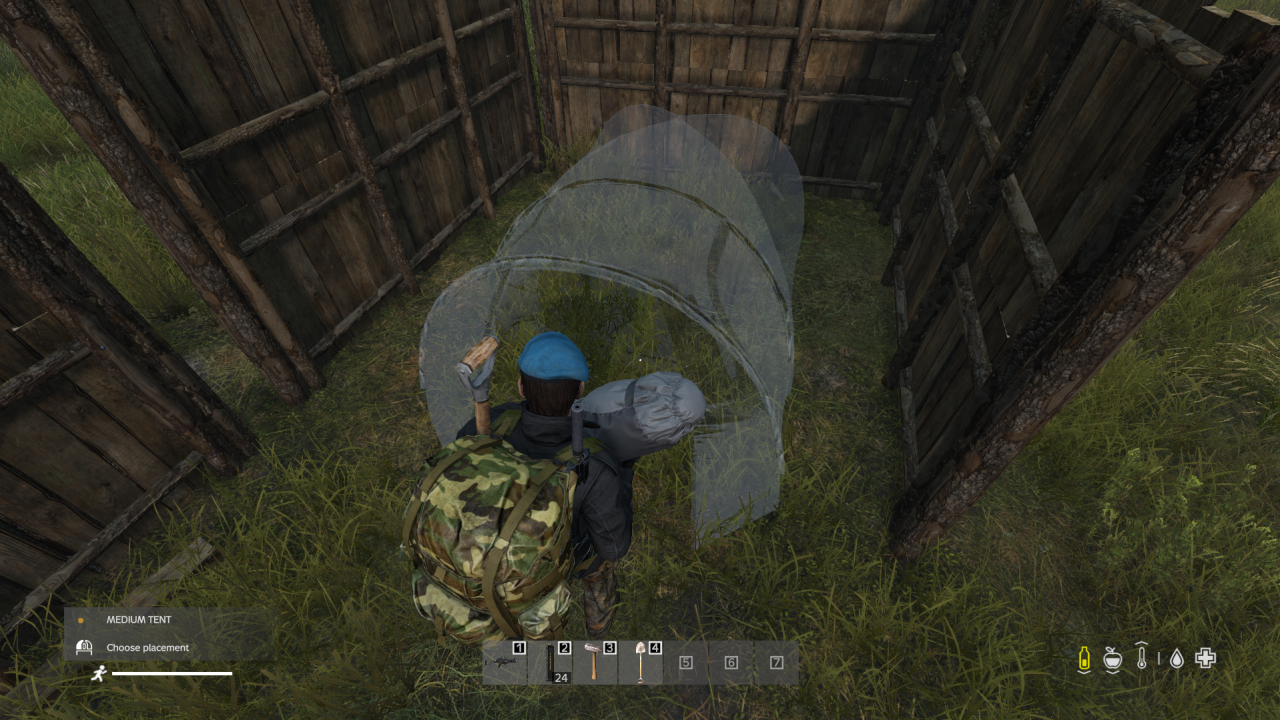
Task: Click the yellow dot next to MEDIUM TENT
Action: pos(82,619)
